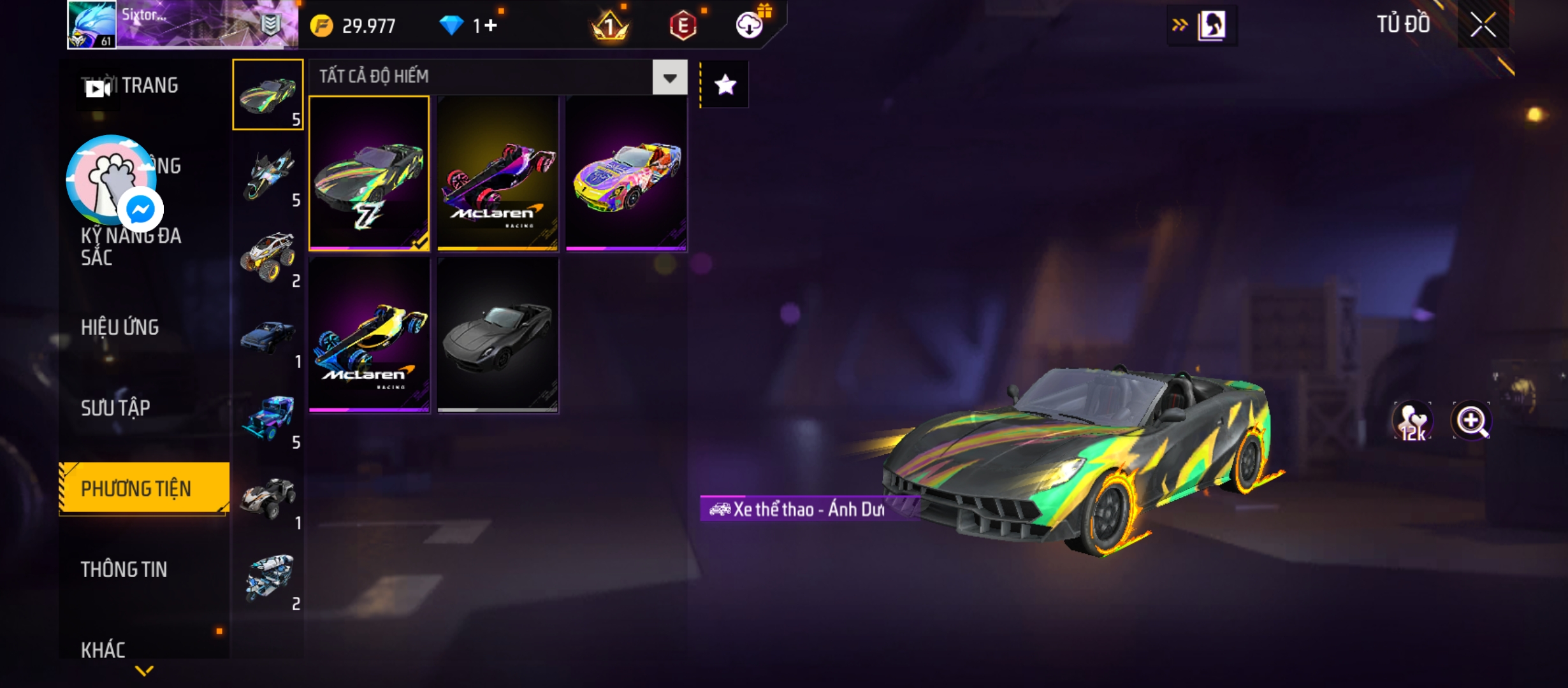Close the wardrobe with the X button
The height and width of the screenshot is (688, 1568).
tap(1483, 25)
